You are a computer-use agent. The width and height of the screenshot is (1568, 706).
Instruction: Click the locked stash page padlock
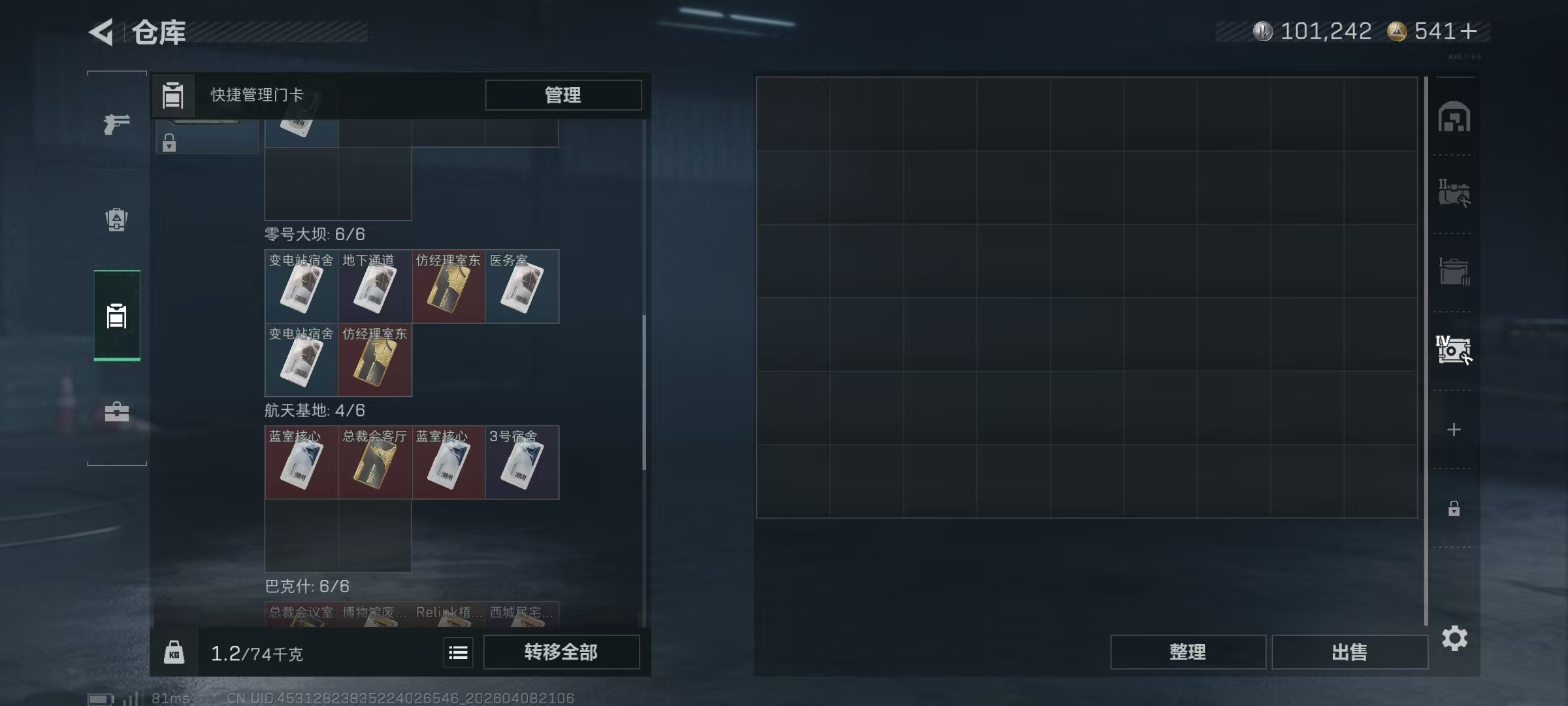(x=1454, y=509)
